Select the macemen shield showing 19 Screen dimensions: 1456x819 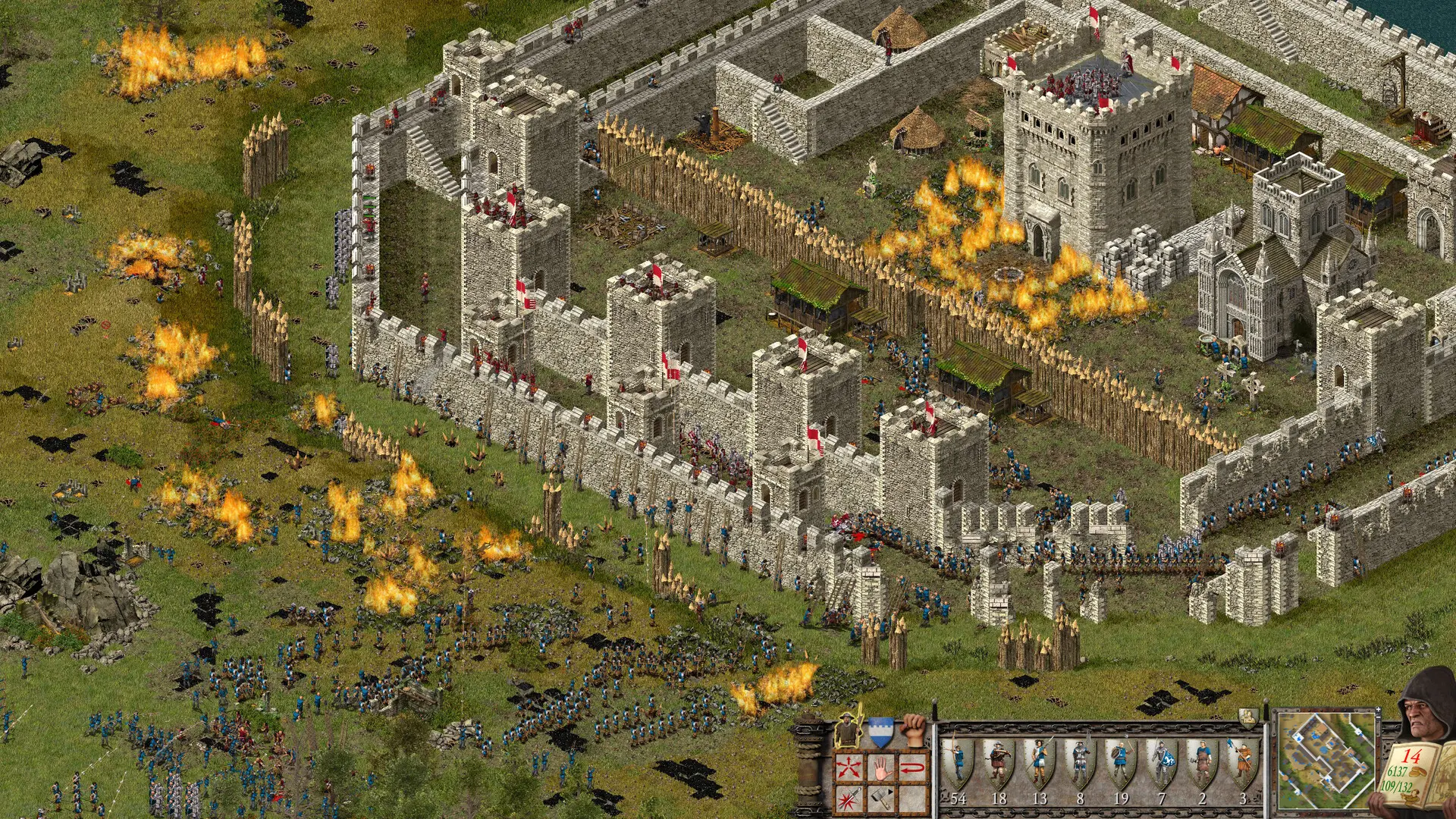1119,760
